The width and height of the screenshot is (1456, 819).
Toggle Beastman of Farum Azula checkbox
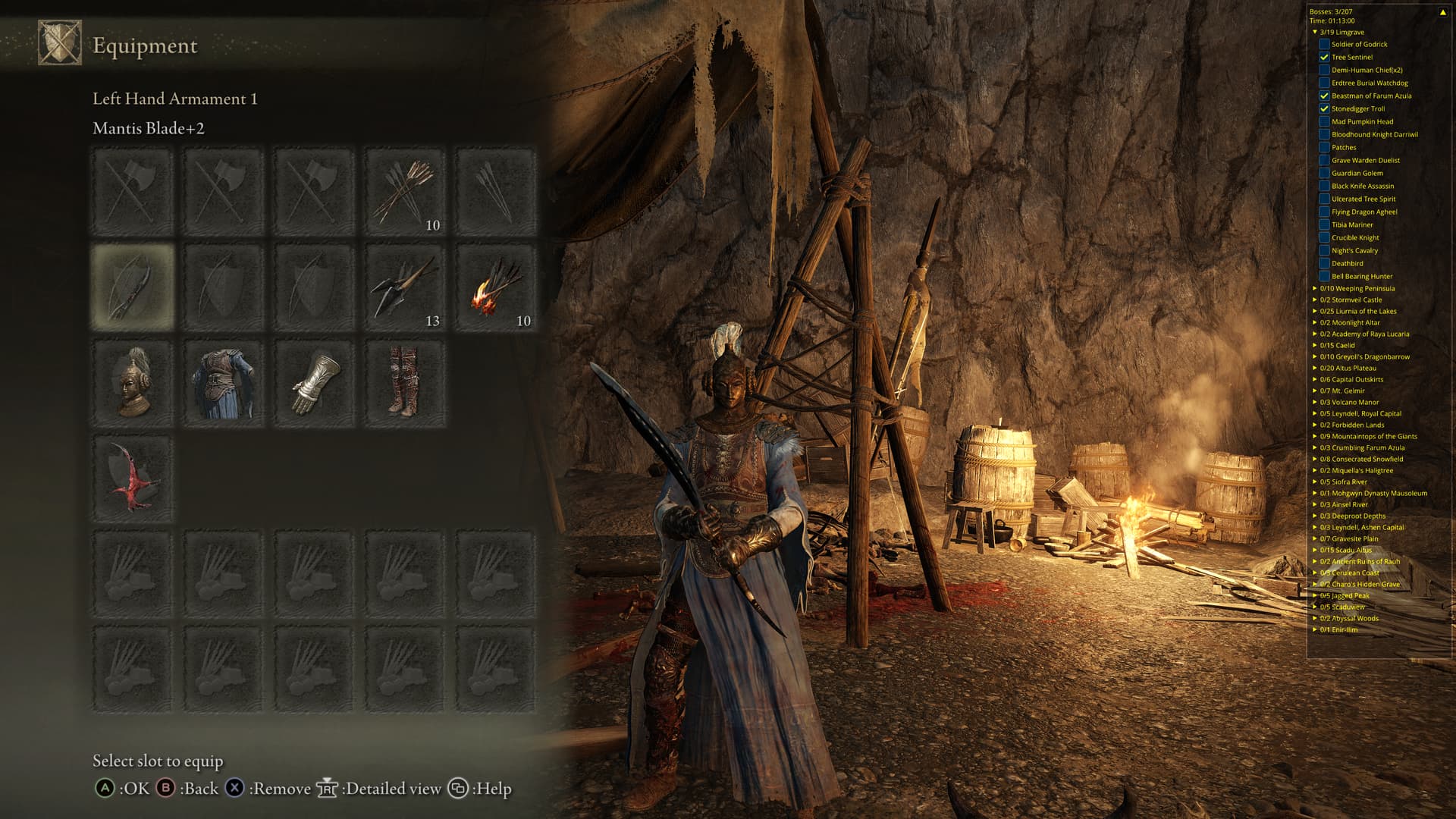[x=1324, y=96]
